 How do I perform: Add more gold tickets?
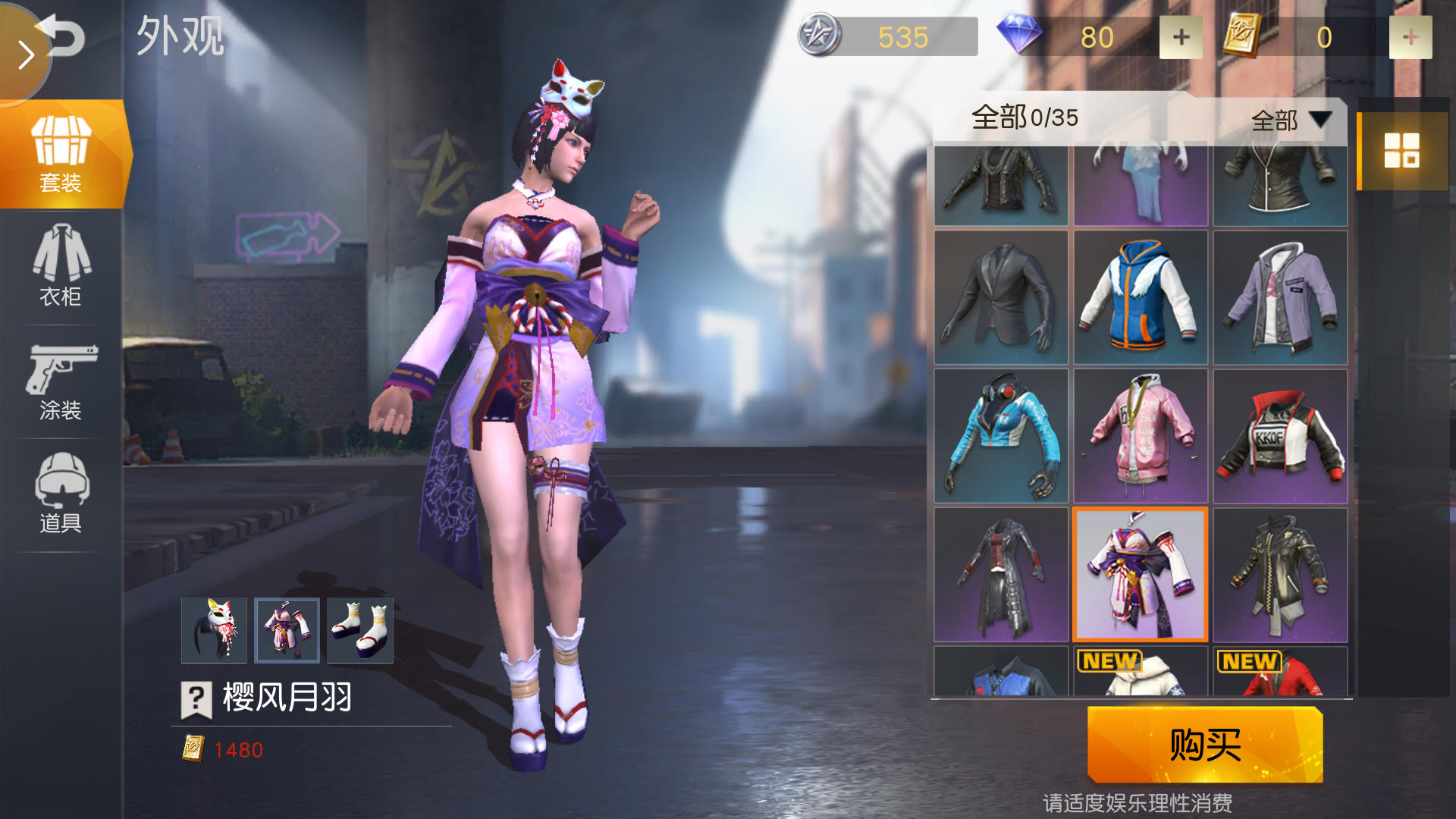[x=1410, y=37]
